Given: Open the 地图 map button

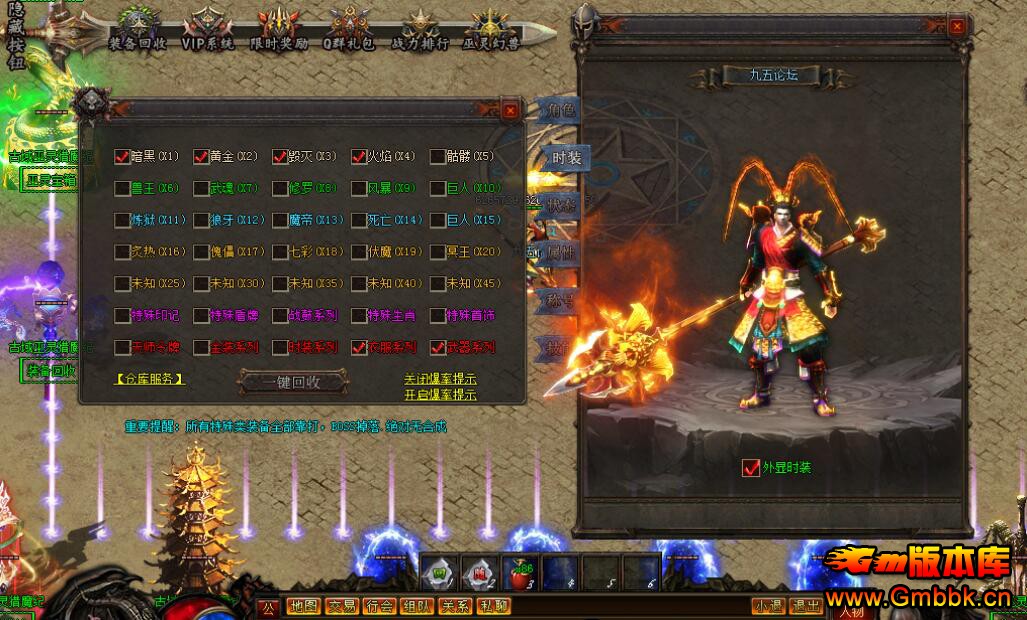Looking at the screenshot, I should [302, 606].
